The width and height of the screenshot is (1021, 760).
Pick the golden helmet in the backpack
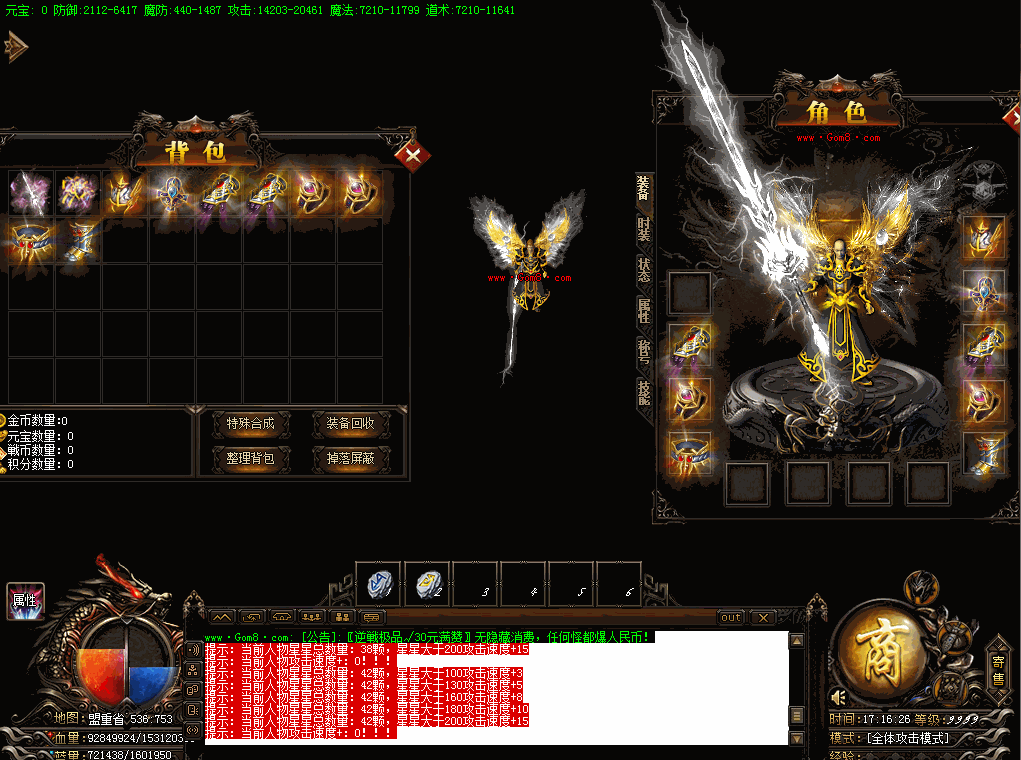tap(126, 193)
